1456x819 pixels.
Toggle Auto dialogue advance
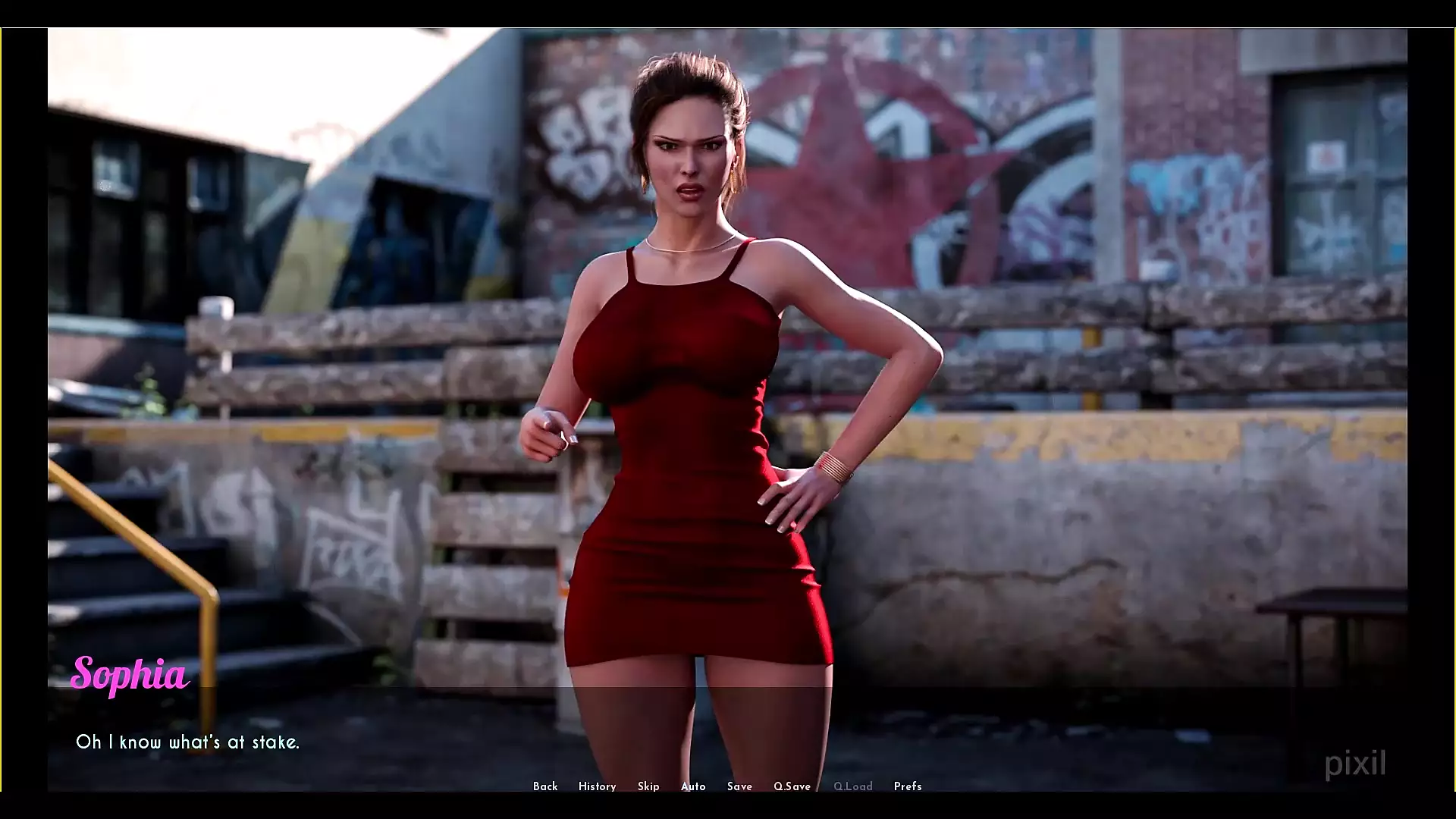click(x=693, y=786)
